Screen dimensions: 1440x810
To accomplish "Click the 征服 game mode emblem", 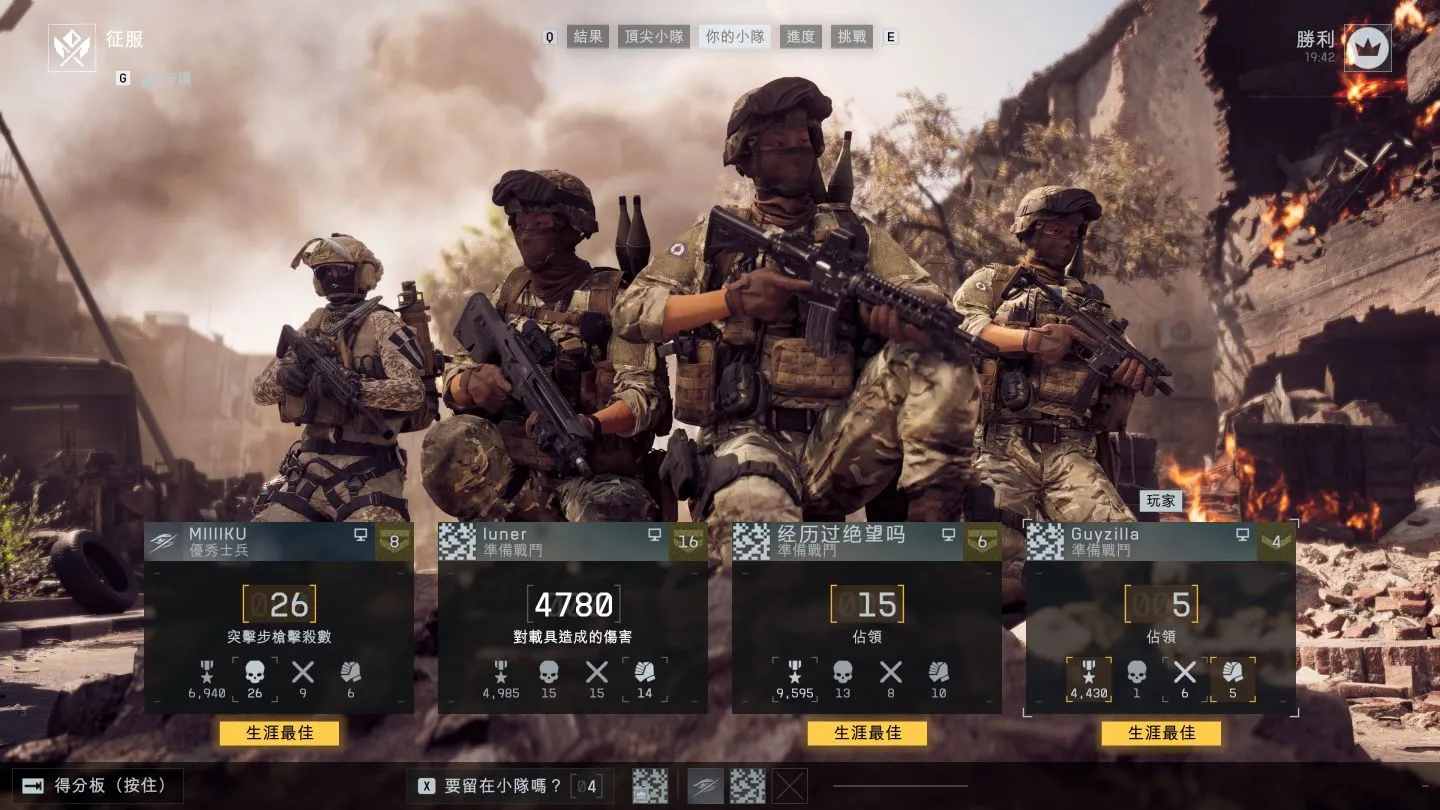I will coord(72,48).
